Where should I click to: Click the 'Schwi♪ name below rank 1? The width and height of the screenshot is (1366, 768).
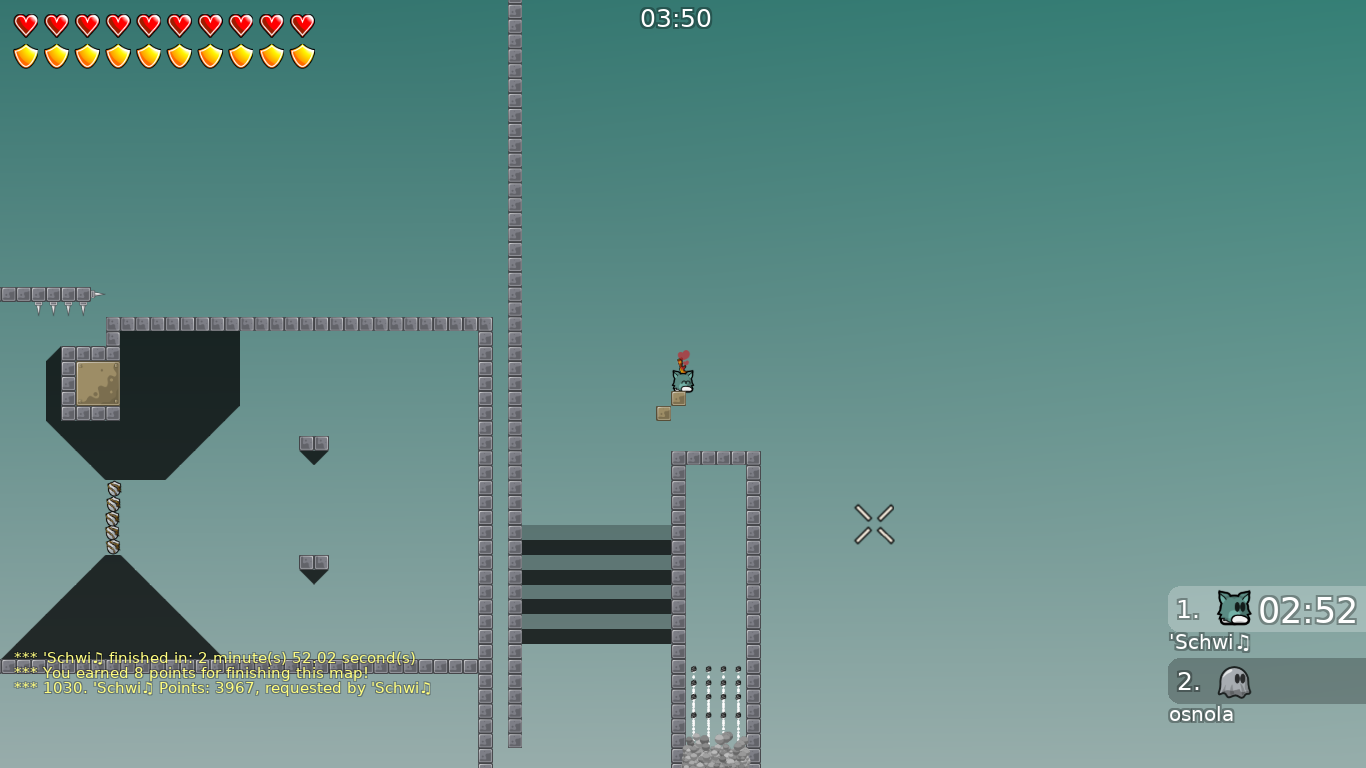pyautogui.click(x=1210, y=643)
